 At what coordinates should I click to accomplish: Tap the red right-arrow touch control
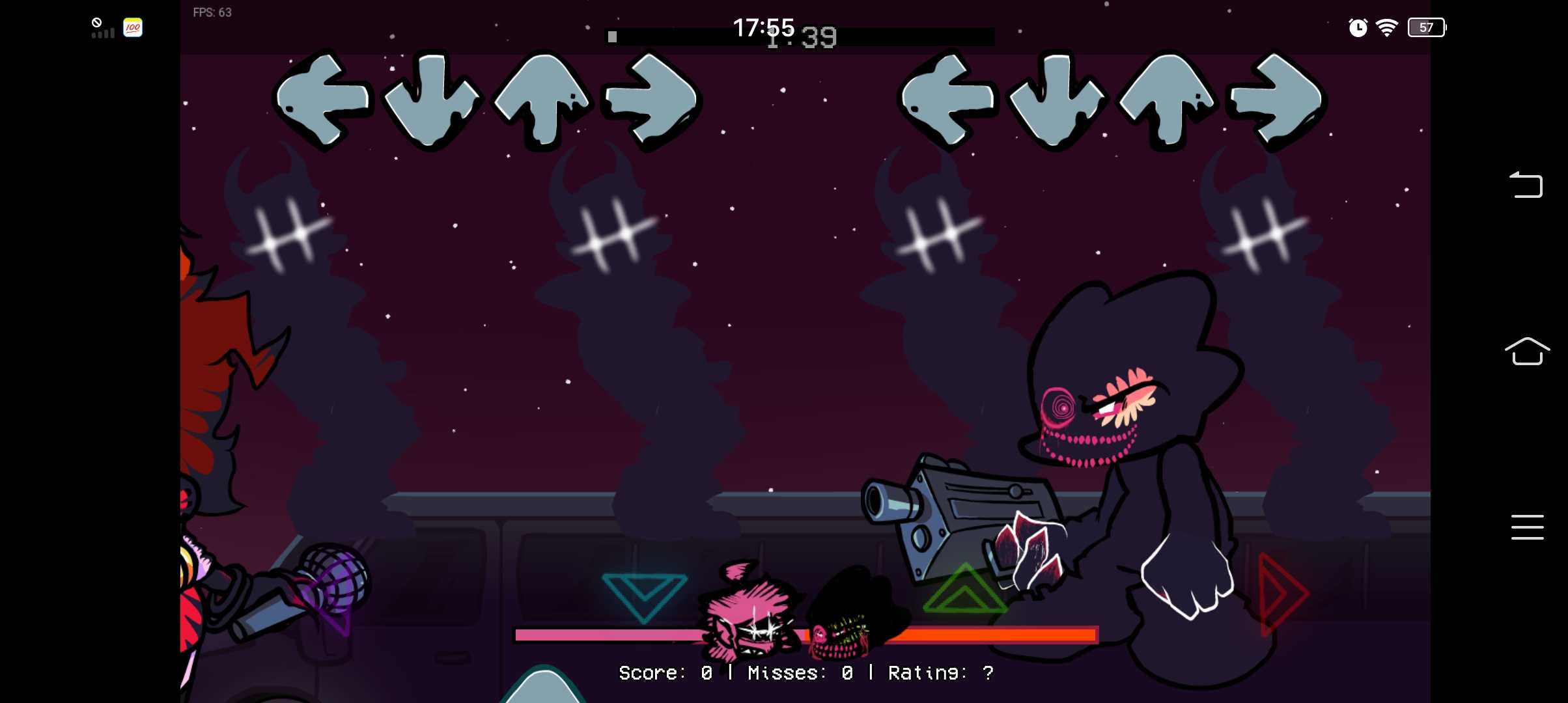click(x=1280, y=594)
